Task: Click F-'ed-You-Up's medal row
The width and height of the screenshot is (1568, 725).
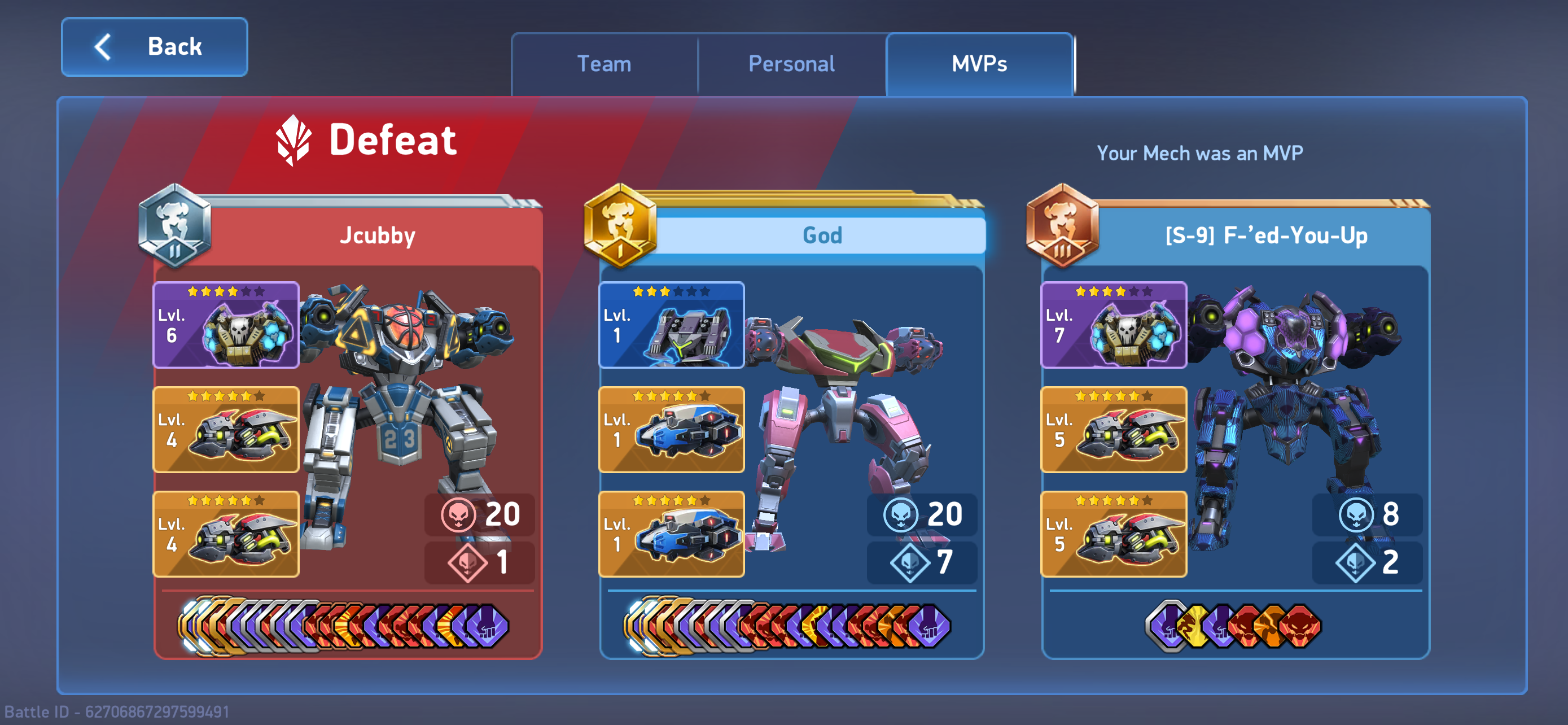Action: 1233,626
